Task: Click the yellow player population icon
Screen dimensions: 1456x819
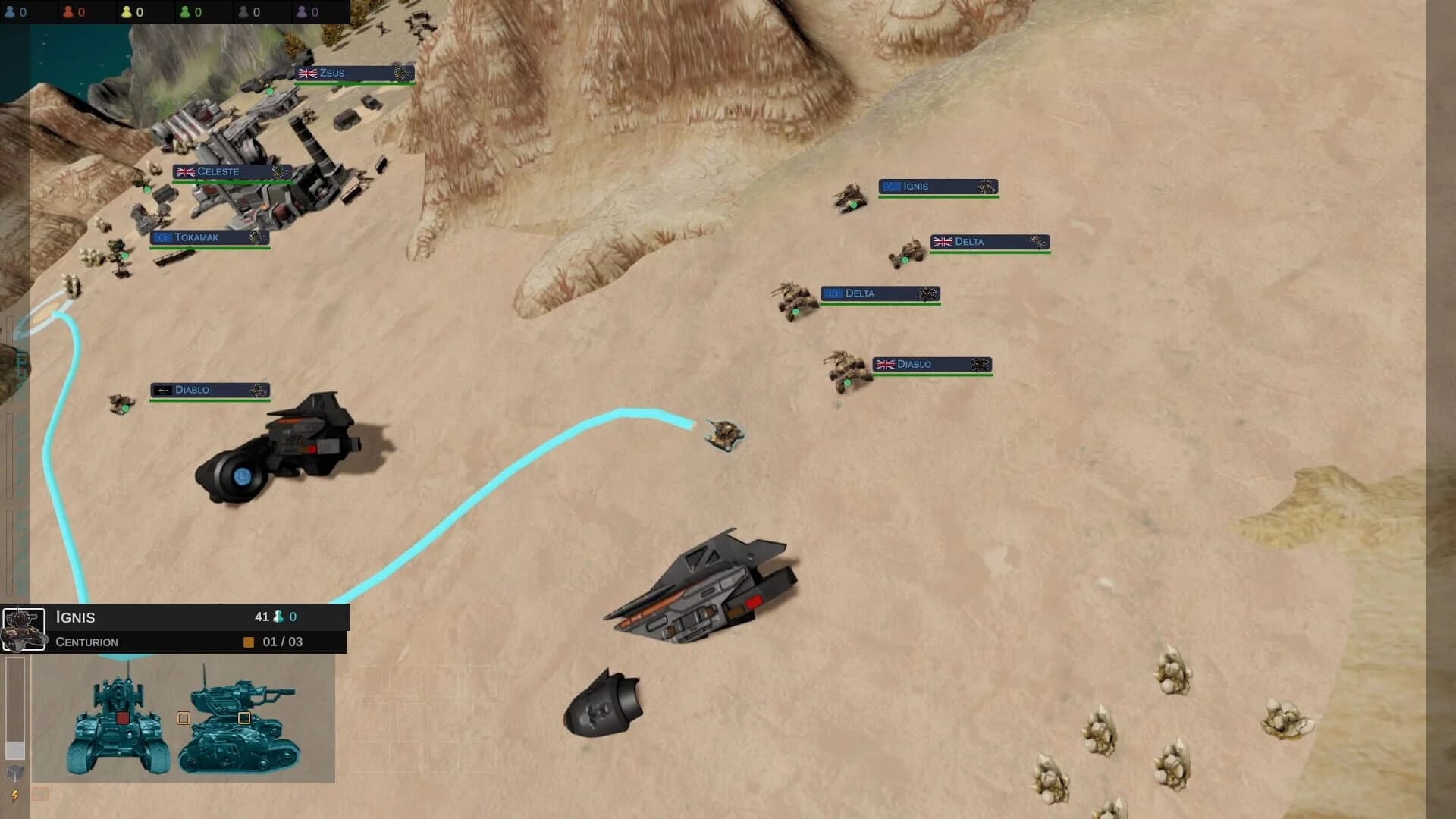Action: 127,12
